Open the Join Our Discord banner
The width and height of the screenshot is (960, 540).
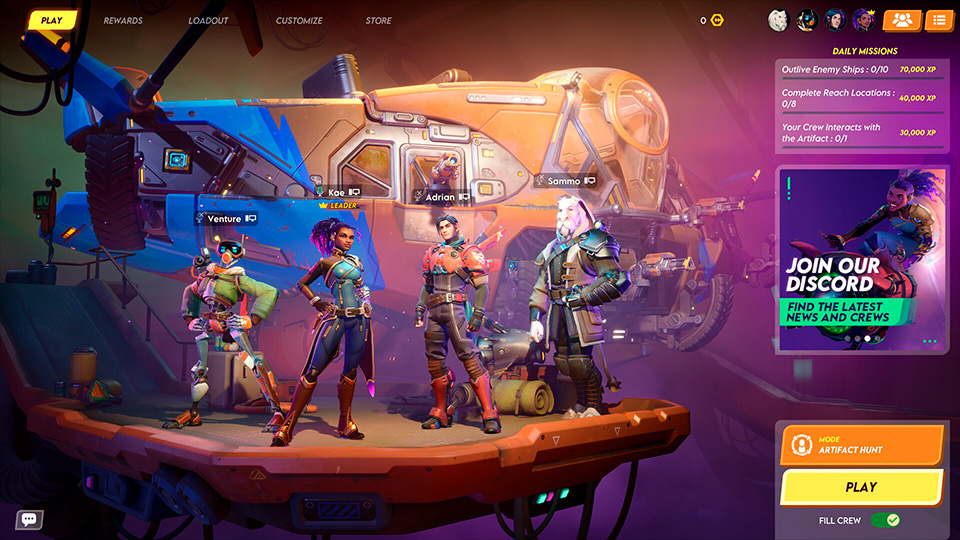(x=861, y=260)
